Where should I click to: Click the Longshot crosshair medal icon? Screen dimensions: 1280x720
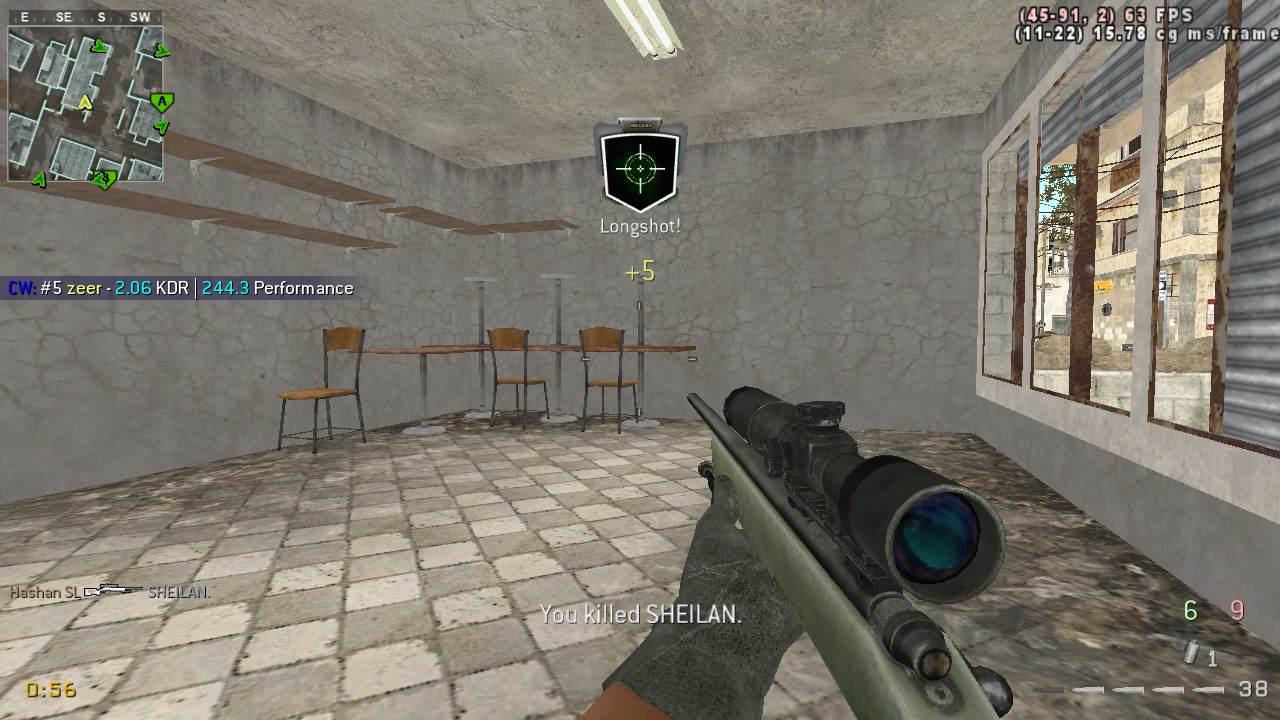tap(639, 167)
